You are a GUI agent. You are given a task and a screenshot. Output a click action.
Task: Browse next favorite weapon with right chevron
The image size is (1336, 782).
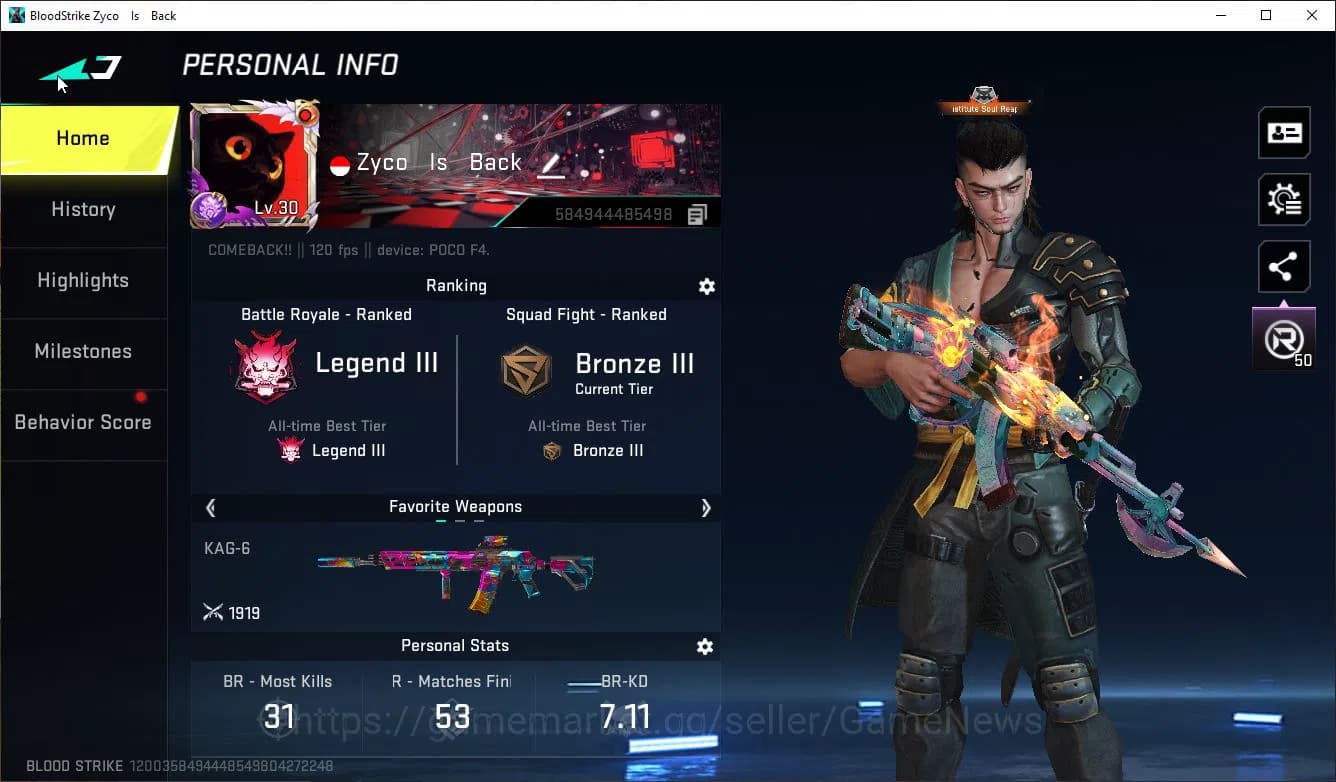[x=706, y=507]
